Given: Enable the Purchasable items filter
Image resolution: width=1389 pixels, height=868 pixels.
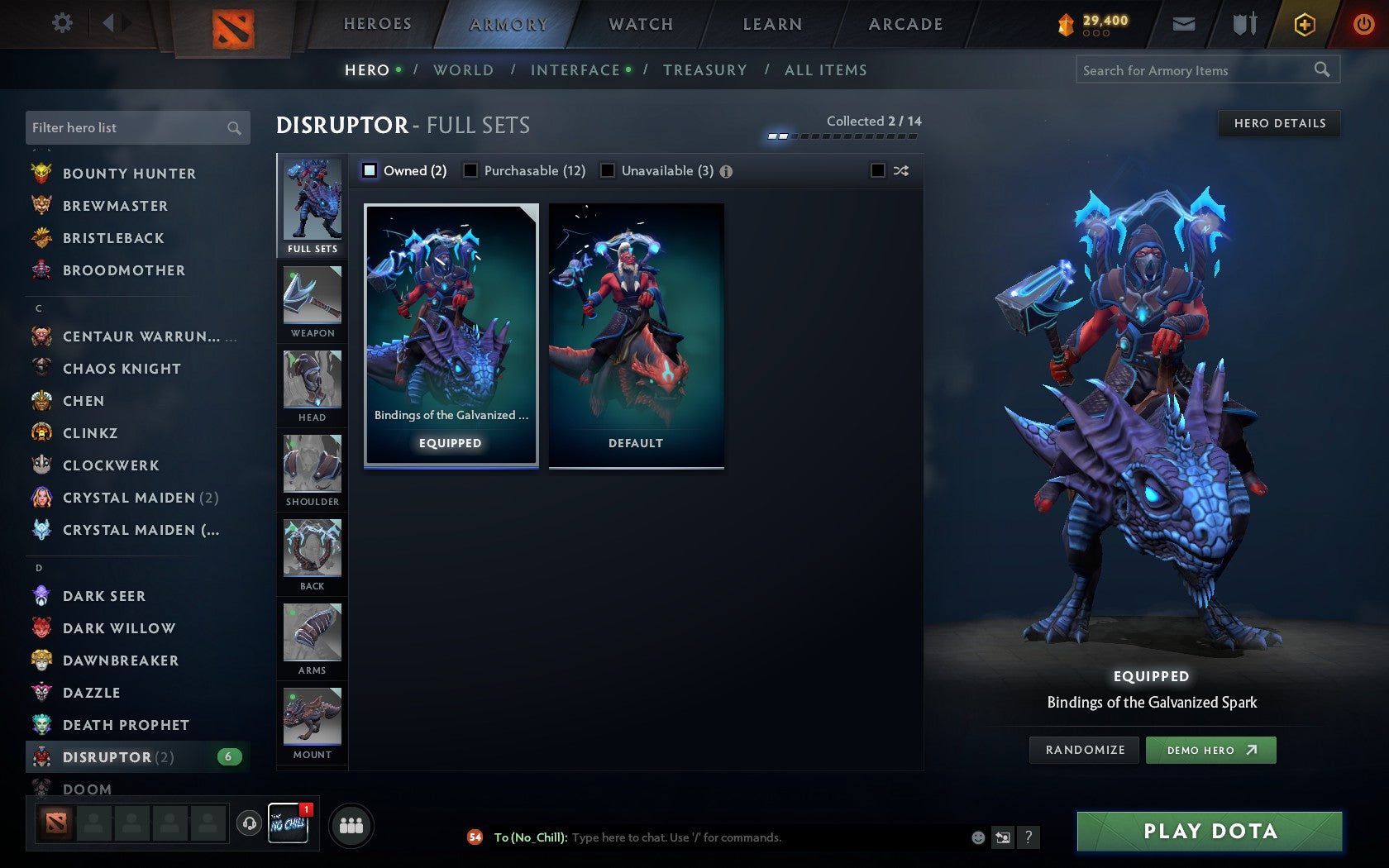Looking at the screenshot, I should coord(471,170).
